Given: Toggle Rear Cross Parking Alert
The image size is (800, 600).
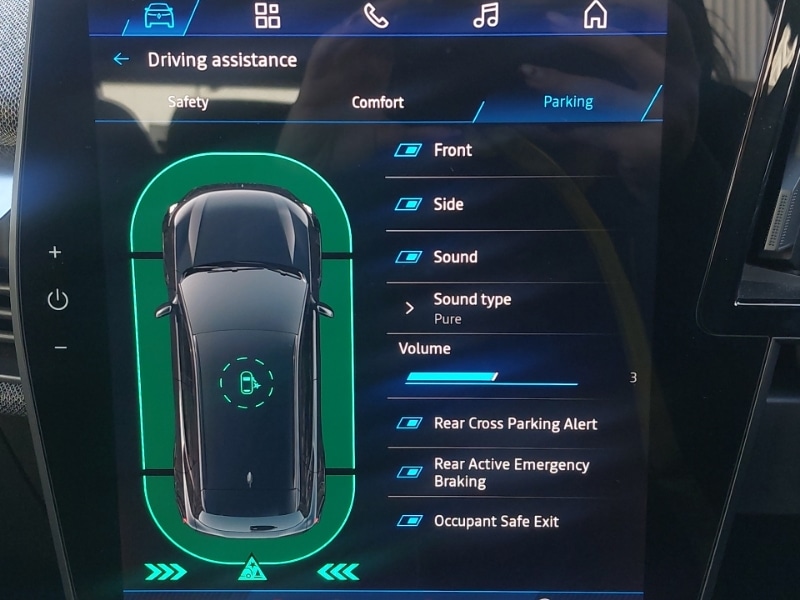Looking at the screenshot, I should click(x=408, y=424).
